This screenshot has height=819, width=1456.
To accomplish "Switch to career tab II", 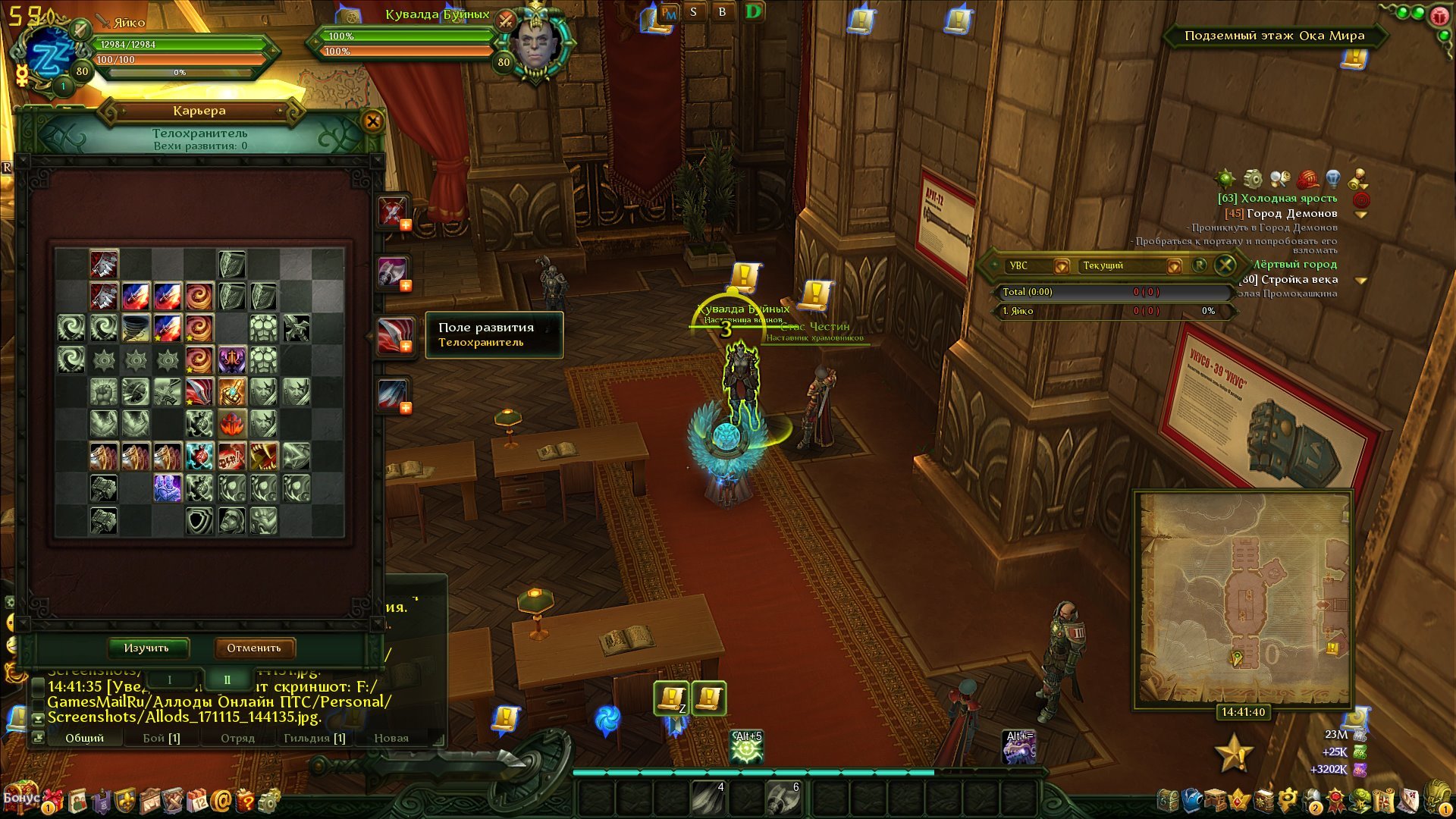I will (227, 679).
